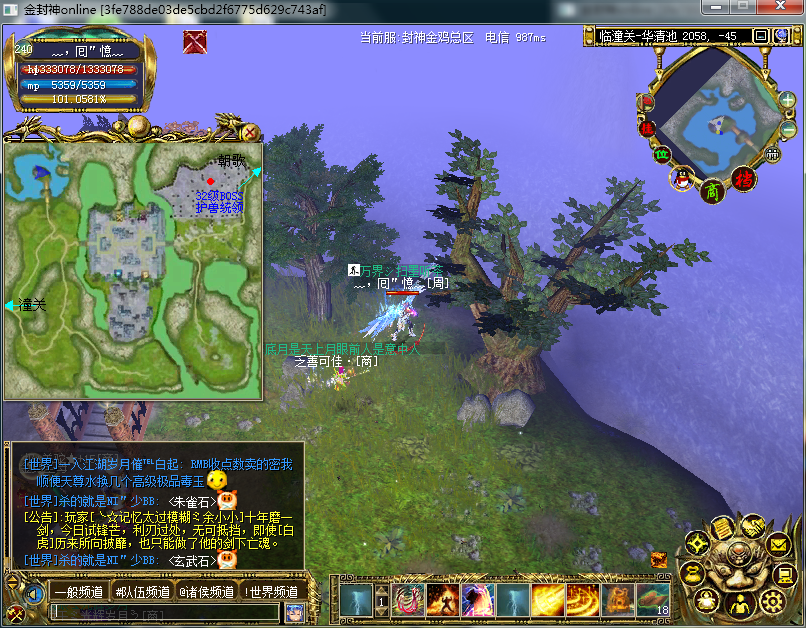Click the red 挂 auto-play button

pos(646,129)
